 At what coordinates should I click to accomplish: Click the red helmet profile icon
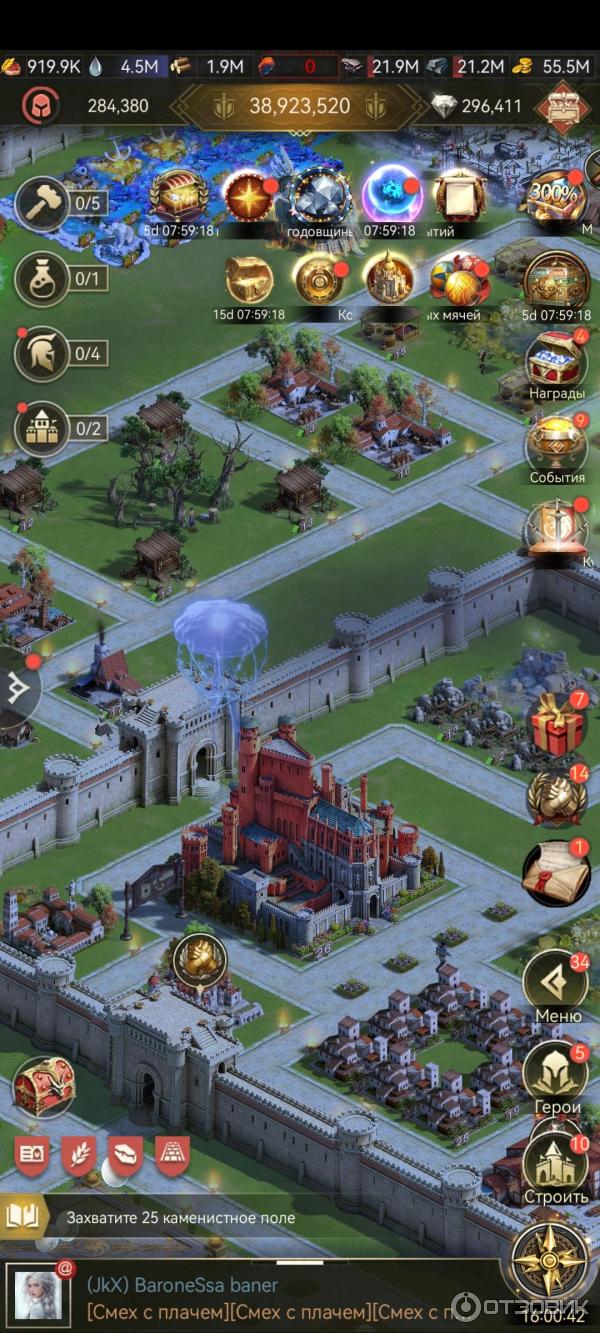click(x=41, y=106)
